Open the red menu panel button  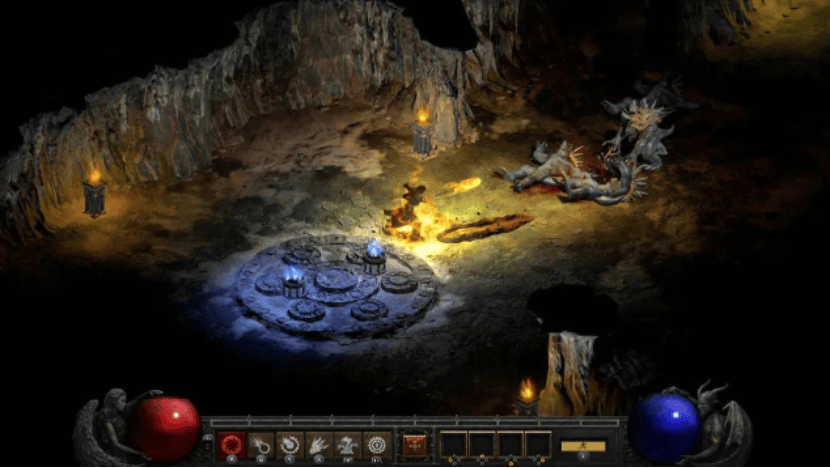(414, 444)
